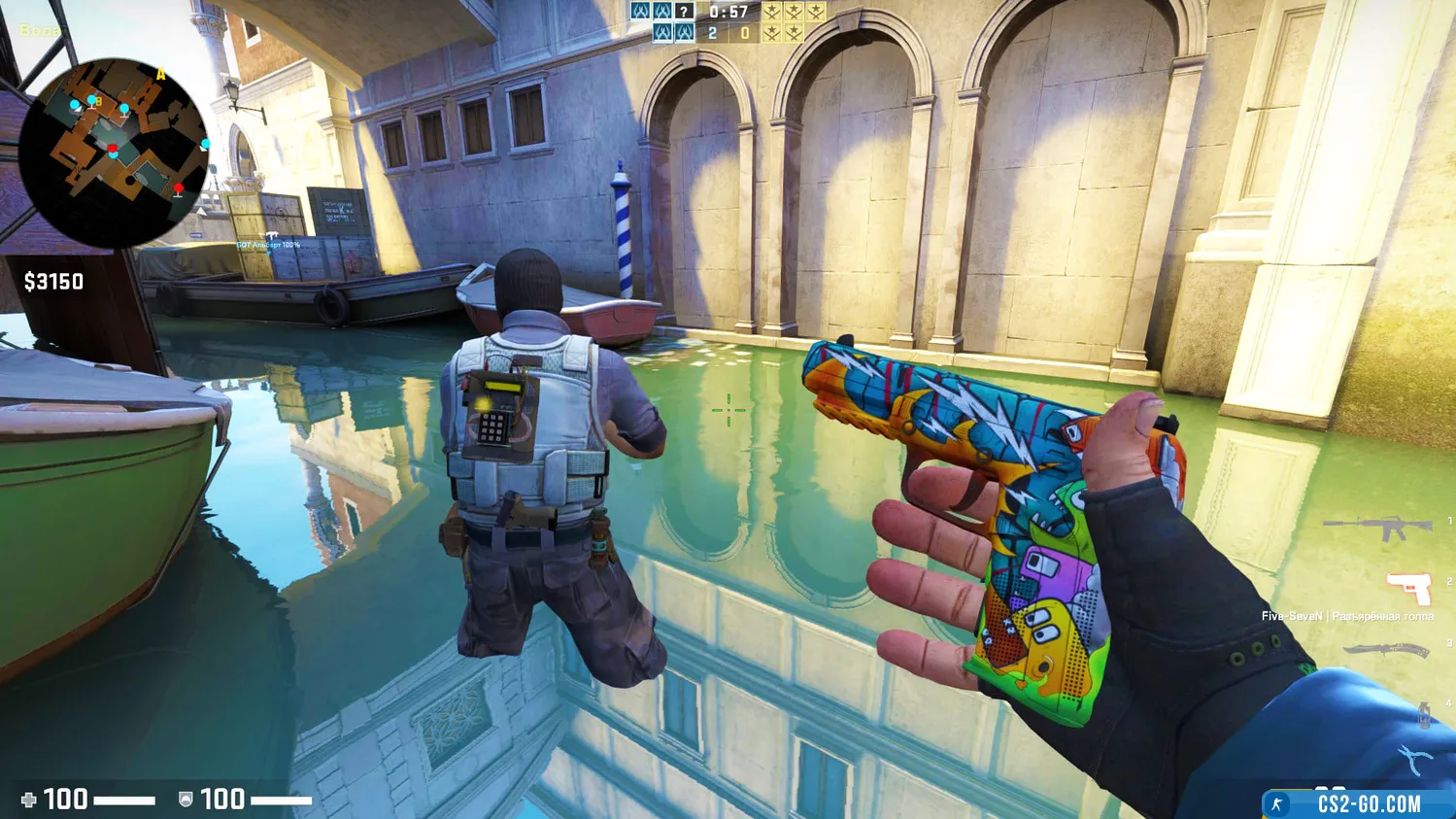Select the highlighted Five-SeveN pistol slot
The height and width of the screenshot is (819, 1456).
(1409, 587)
